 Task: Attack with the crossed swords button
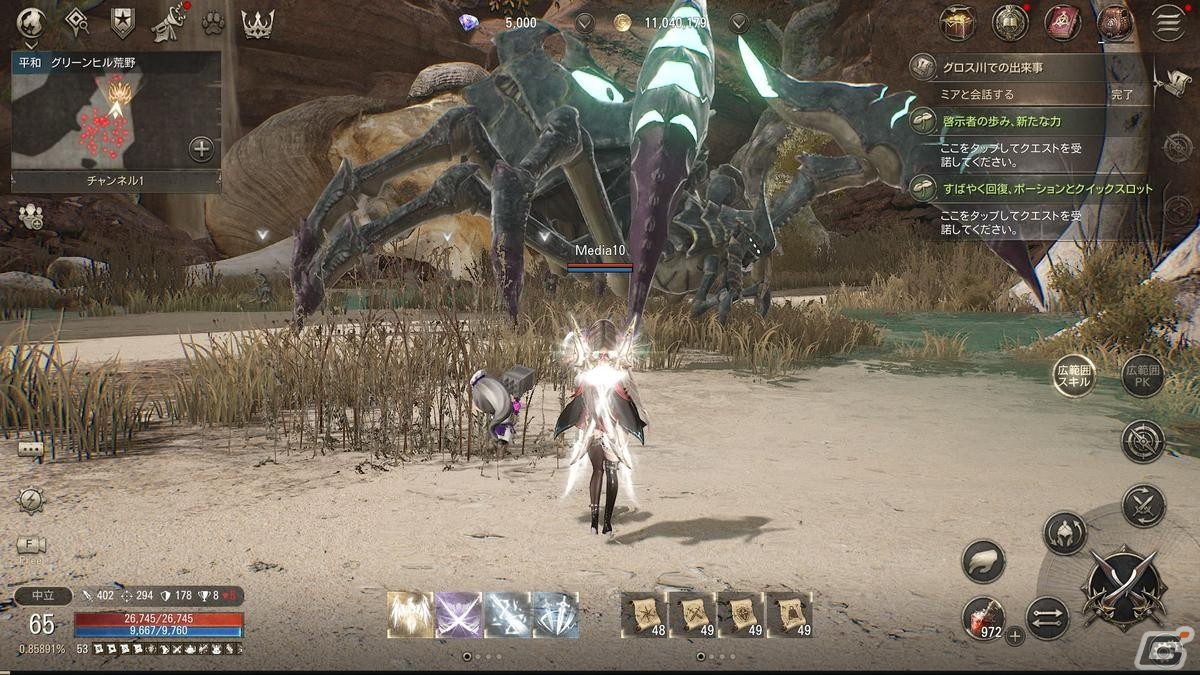[1123, 587]
